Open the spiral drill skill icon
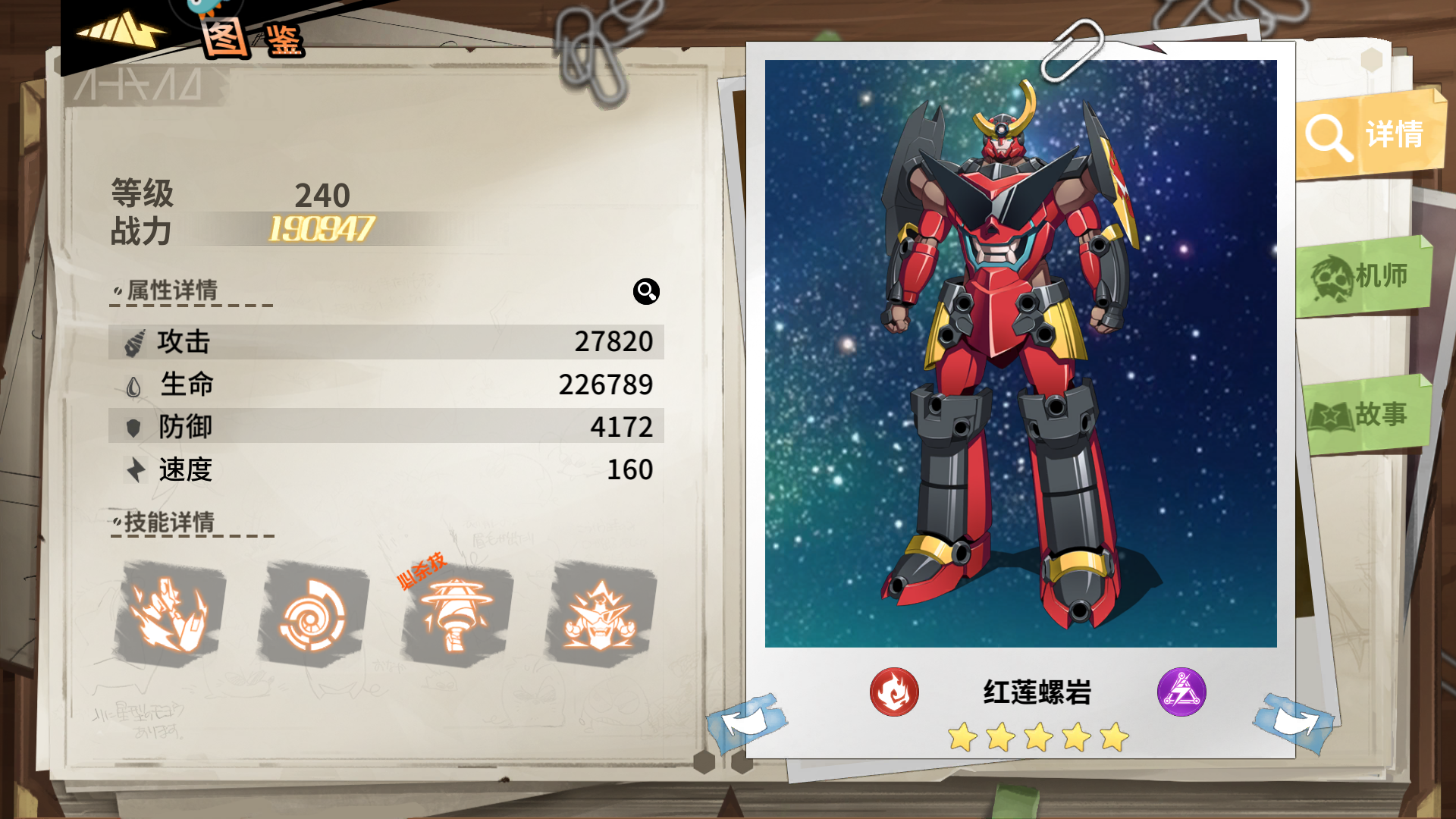The height and width of the screenshot is (819, 1456). [307, 614]
